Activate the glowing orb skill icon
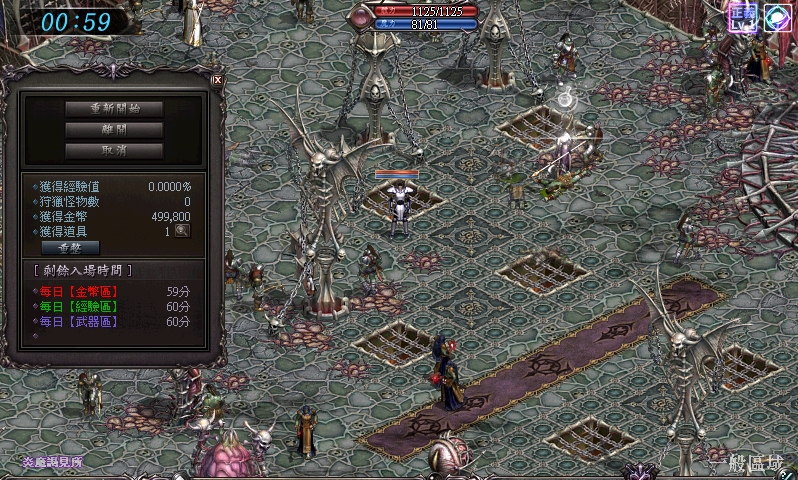Screen dimensions: 798x480 [x=778, y=17]
